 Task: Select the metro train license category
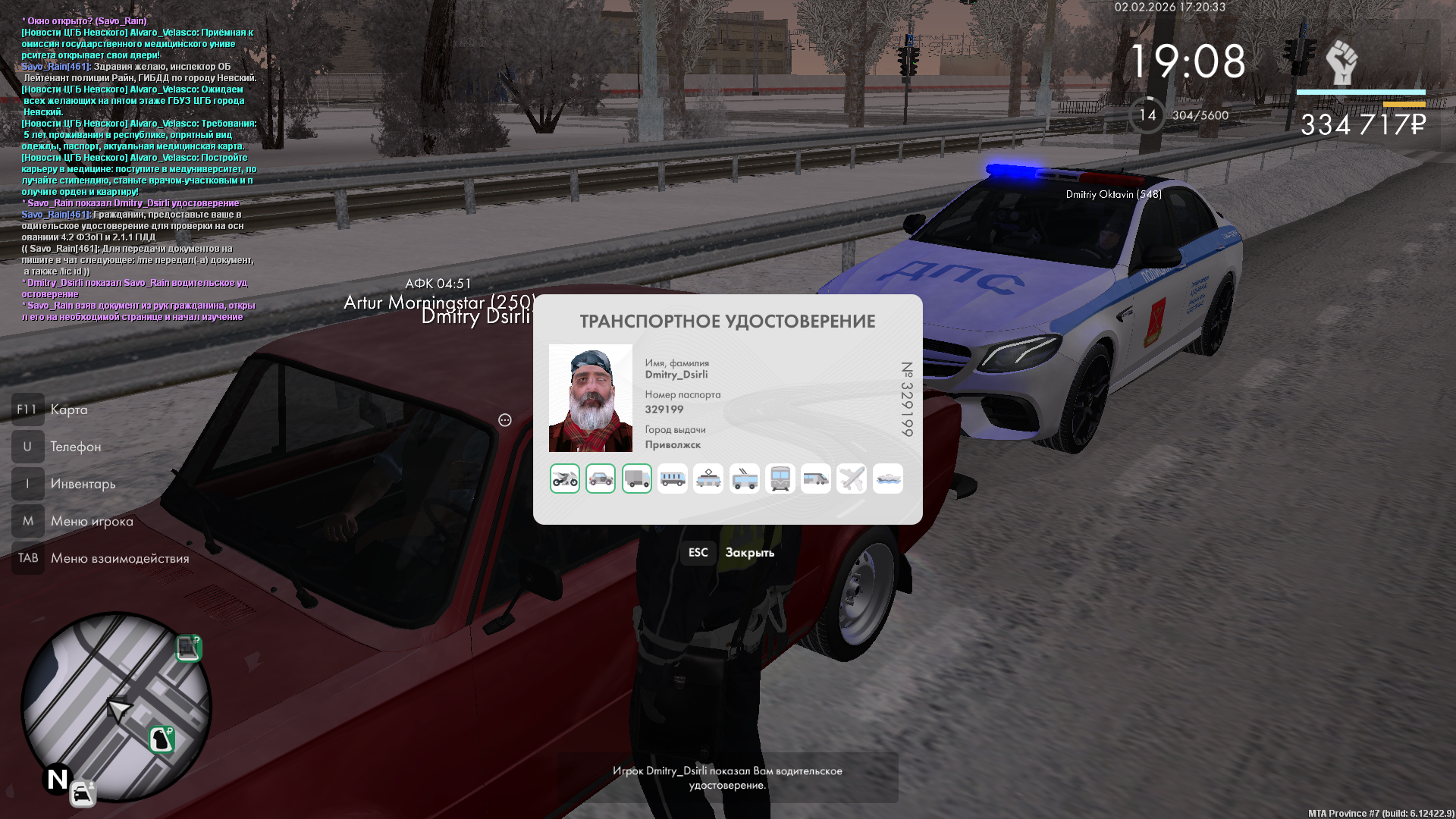point(780,479)
